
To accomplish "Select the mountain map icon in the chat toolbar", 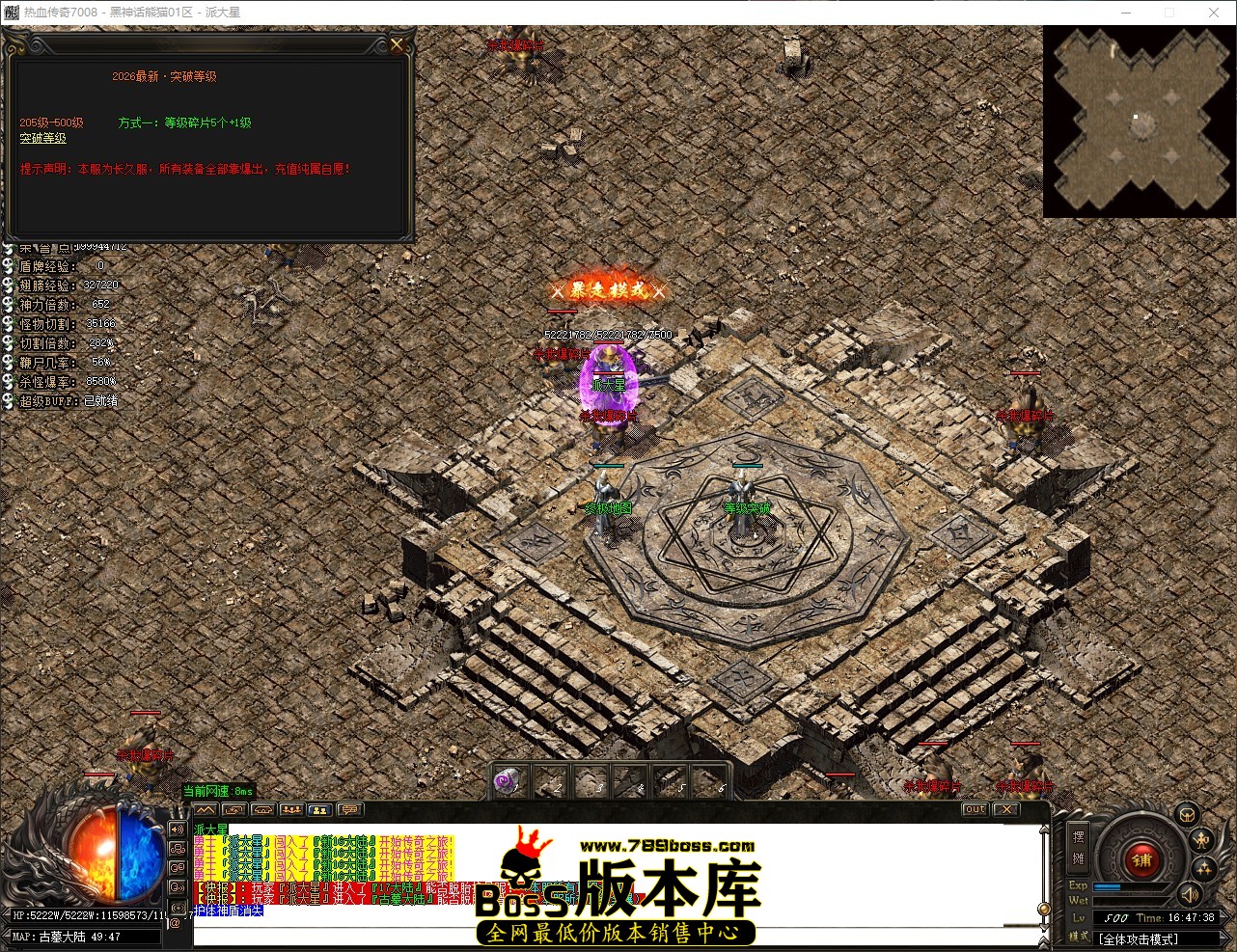I will 206,810.
